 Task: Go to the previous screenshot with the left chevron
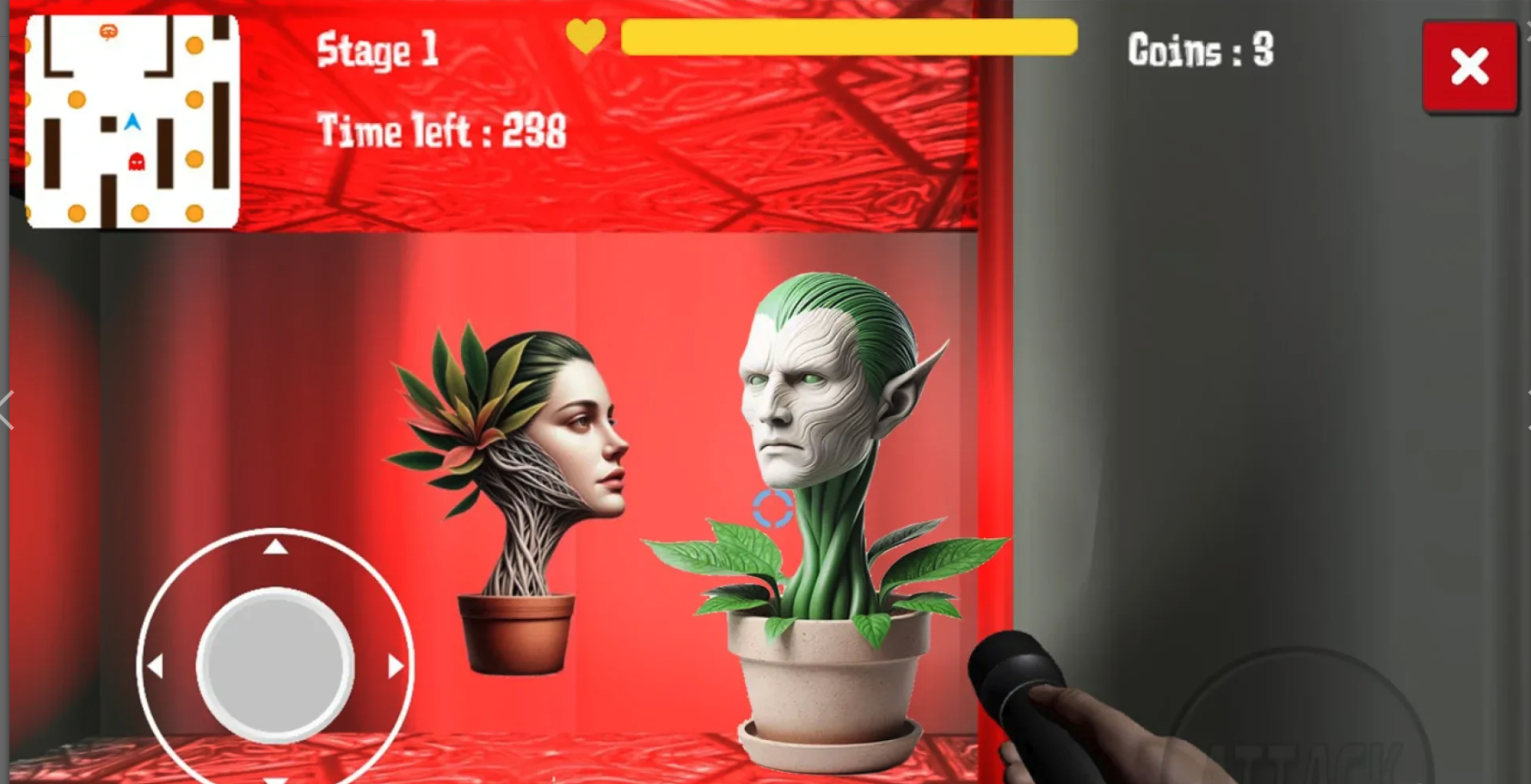(7, 409)
